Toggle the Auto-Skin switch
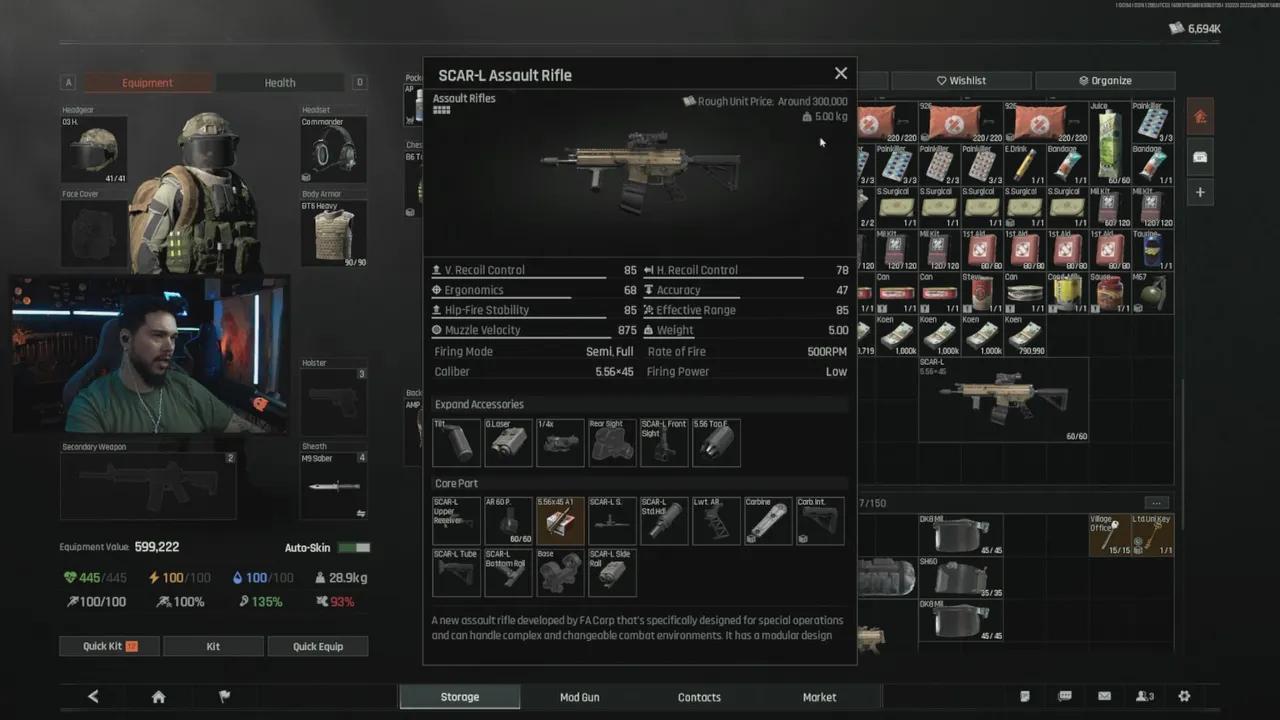This screenshot has width=1280, height=720. click(x=354, y=548)
